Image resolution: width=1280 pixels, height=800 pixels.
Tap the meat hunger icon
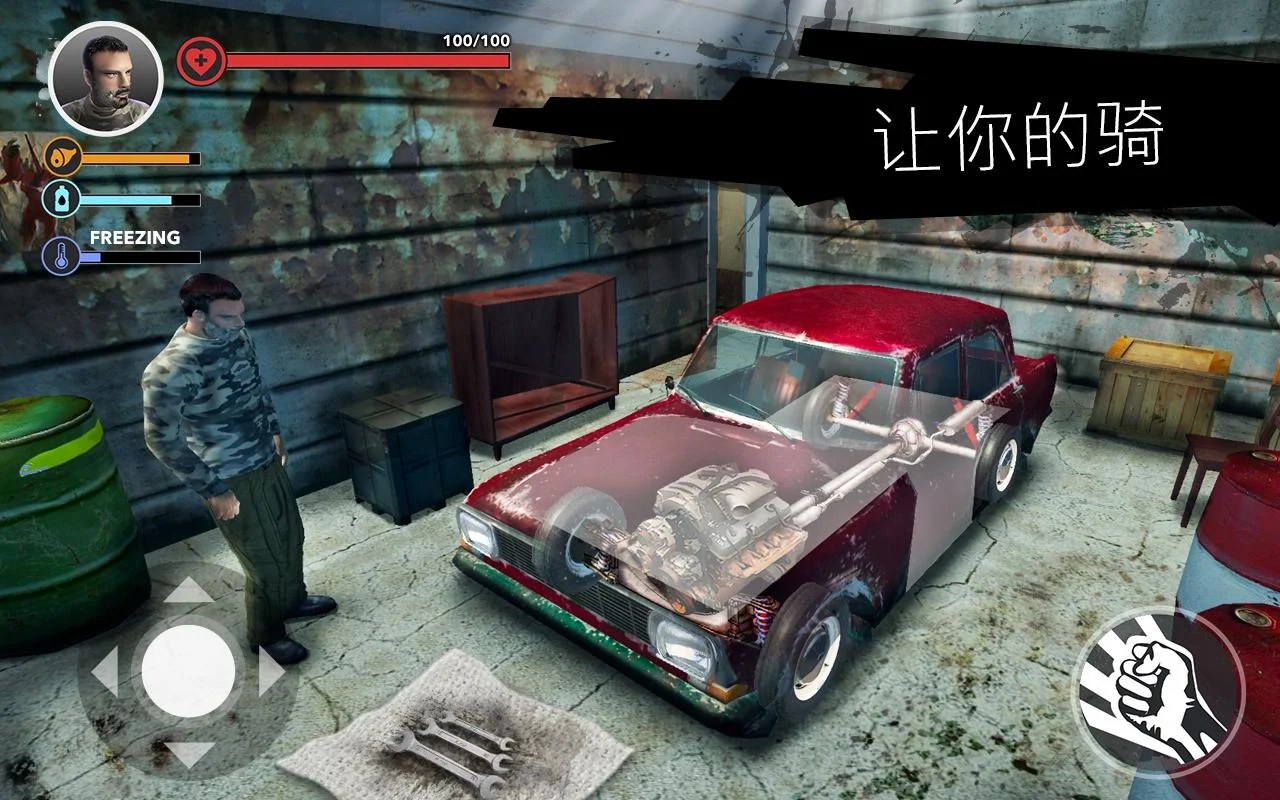[x=62, y=157]
